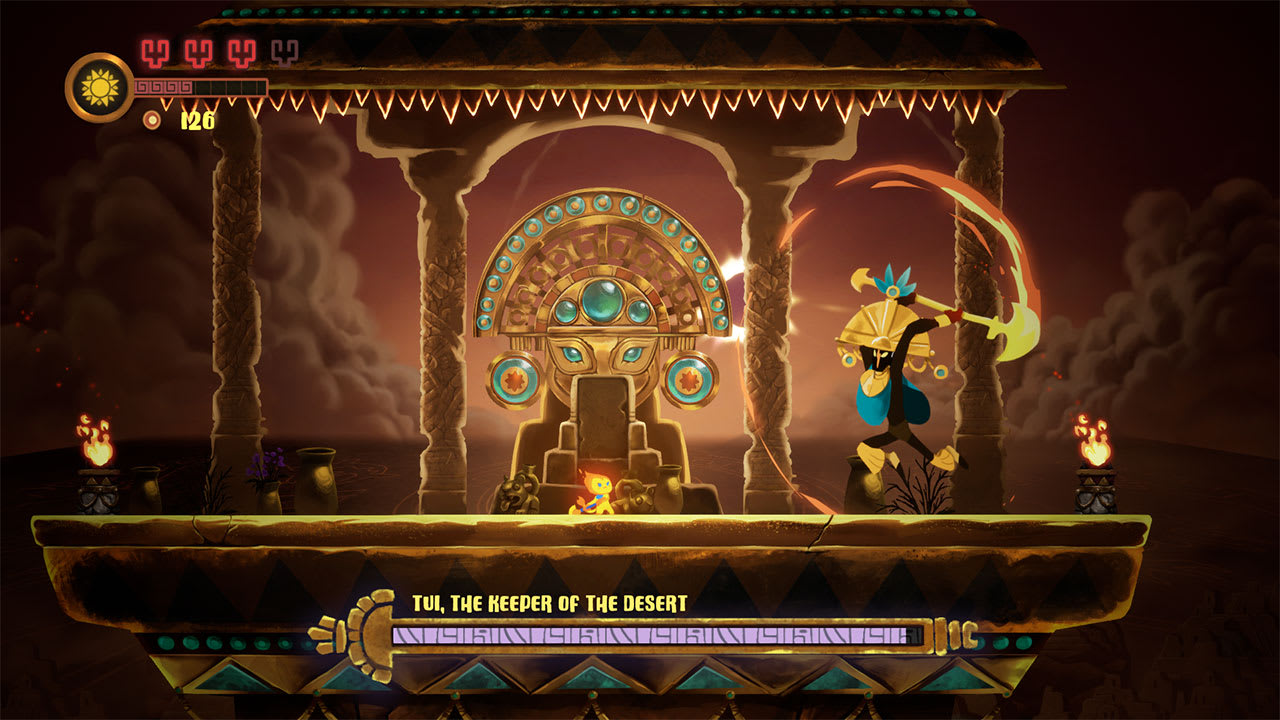Click the filled segments of the energy meter
The image size is (1280, 720).
point(165,86)
